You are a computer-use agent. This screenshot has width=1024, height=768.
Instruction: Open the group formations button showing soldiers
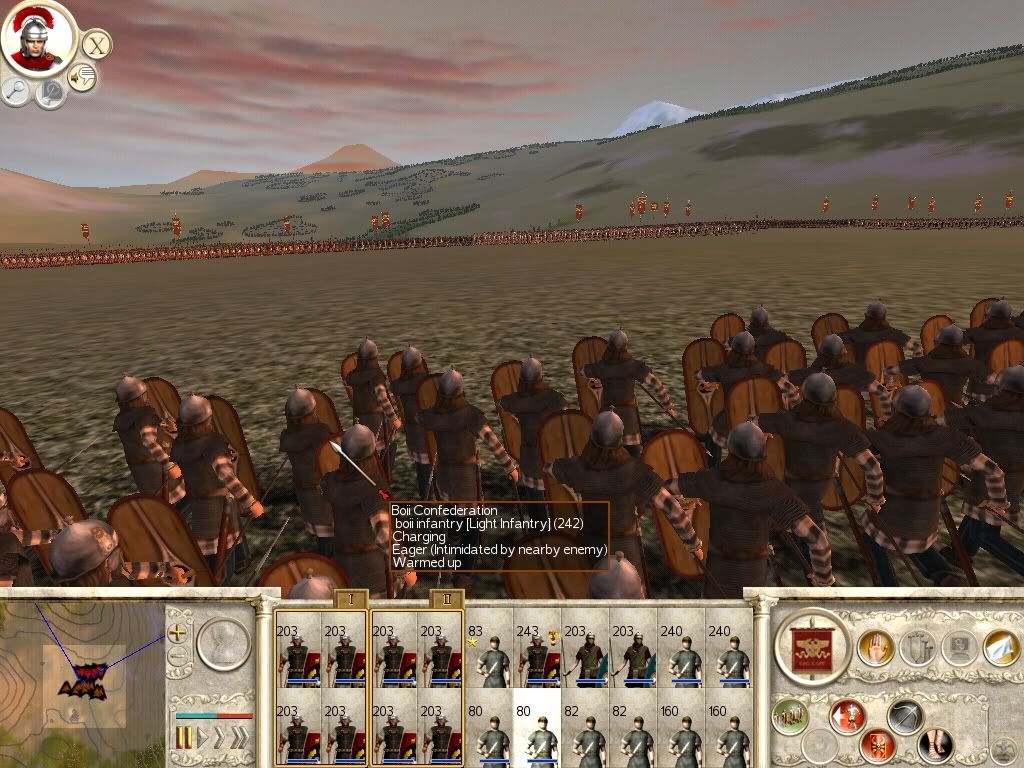pyautogui.click(x=790, y=716)
